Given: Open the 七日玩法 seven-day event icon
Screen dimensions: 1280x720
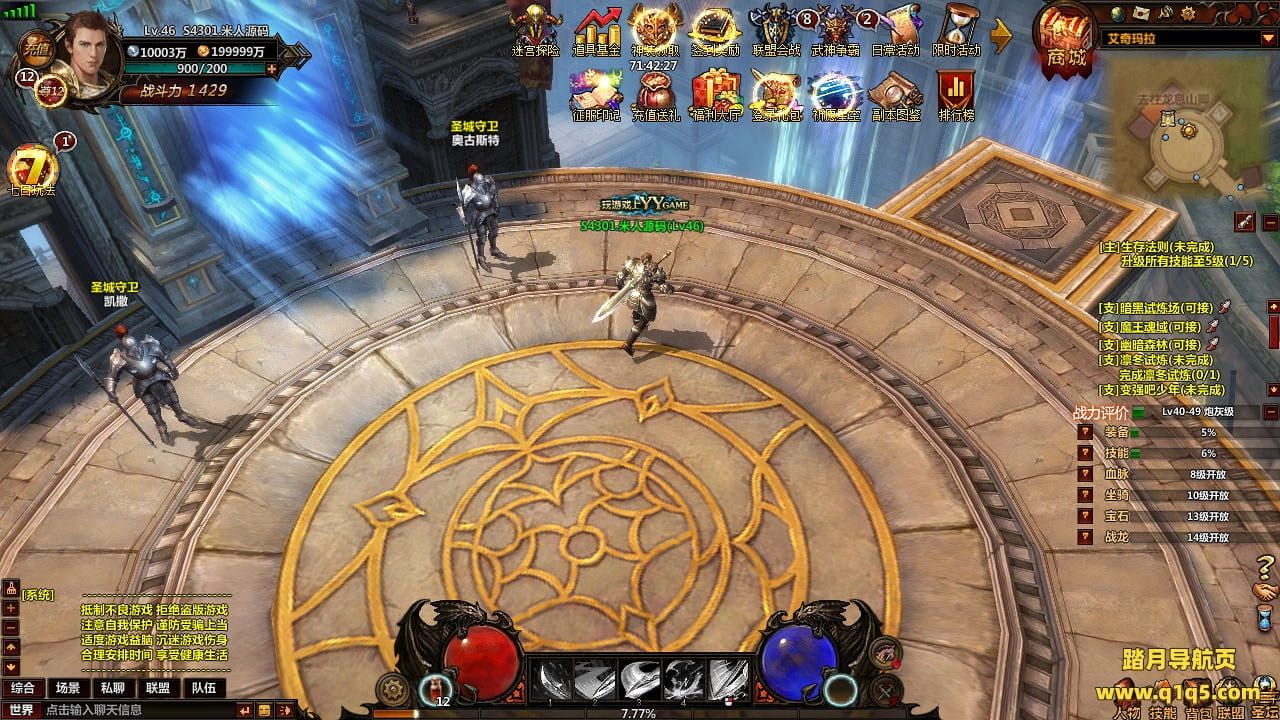Looking at the screenshot, I should [32, 167].
